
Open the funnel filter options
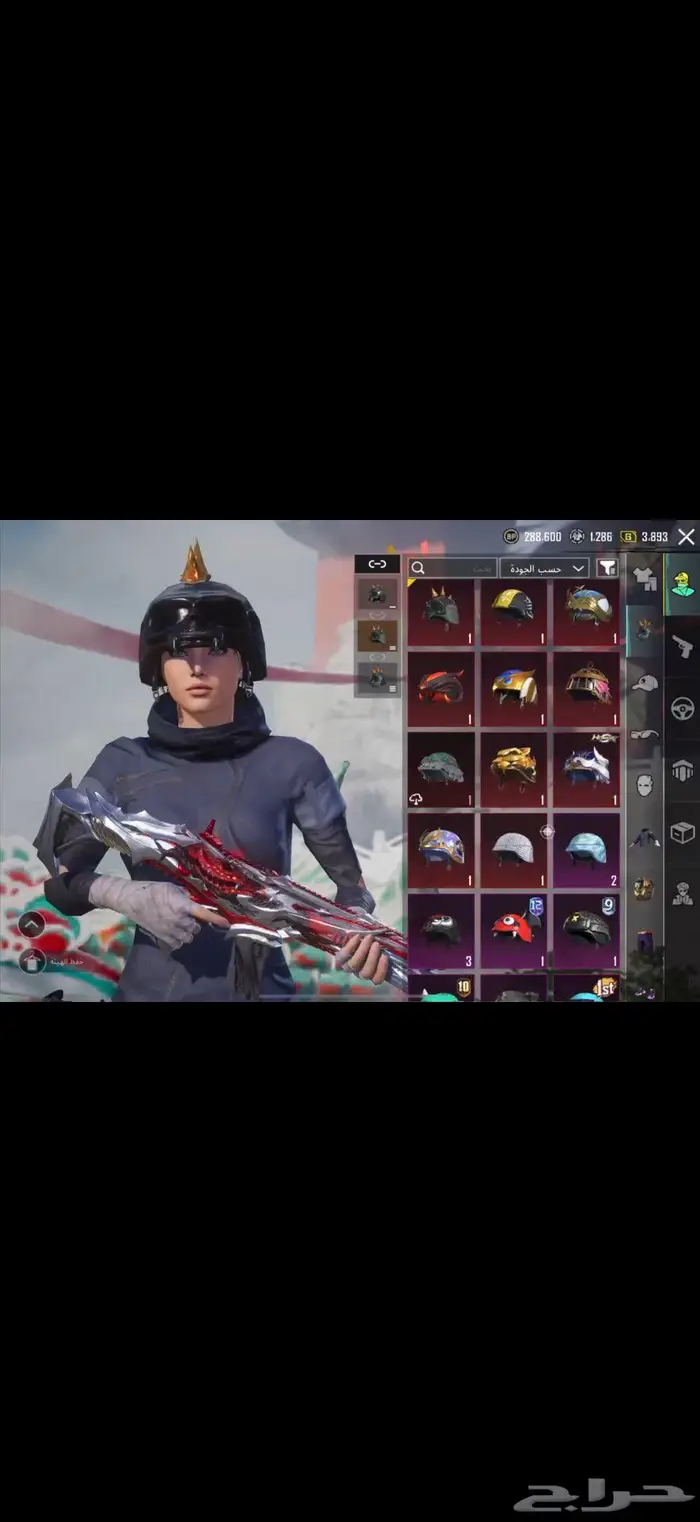(x=607, y=568)
